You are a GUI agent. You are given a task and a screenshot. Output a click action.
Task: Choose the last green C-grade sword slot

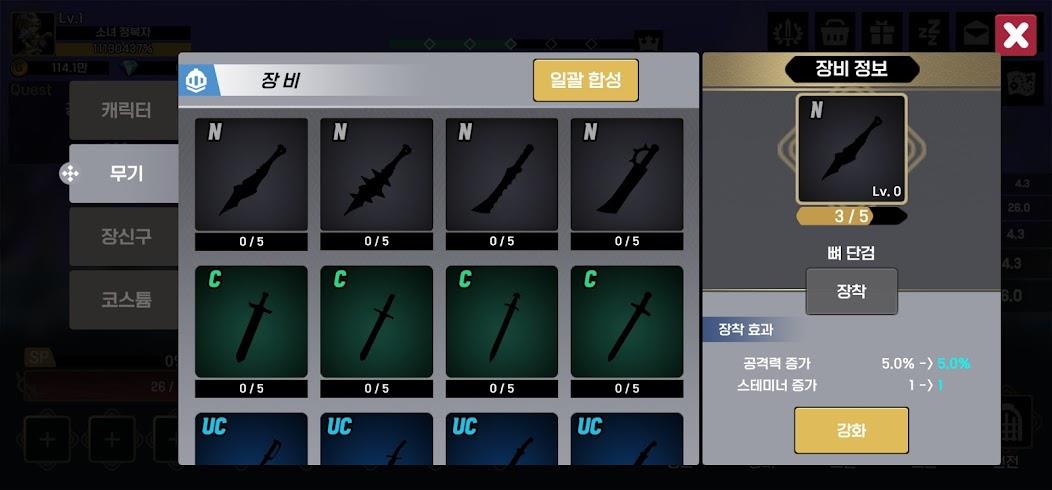click(627, 323)
